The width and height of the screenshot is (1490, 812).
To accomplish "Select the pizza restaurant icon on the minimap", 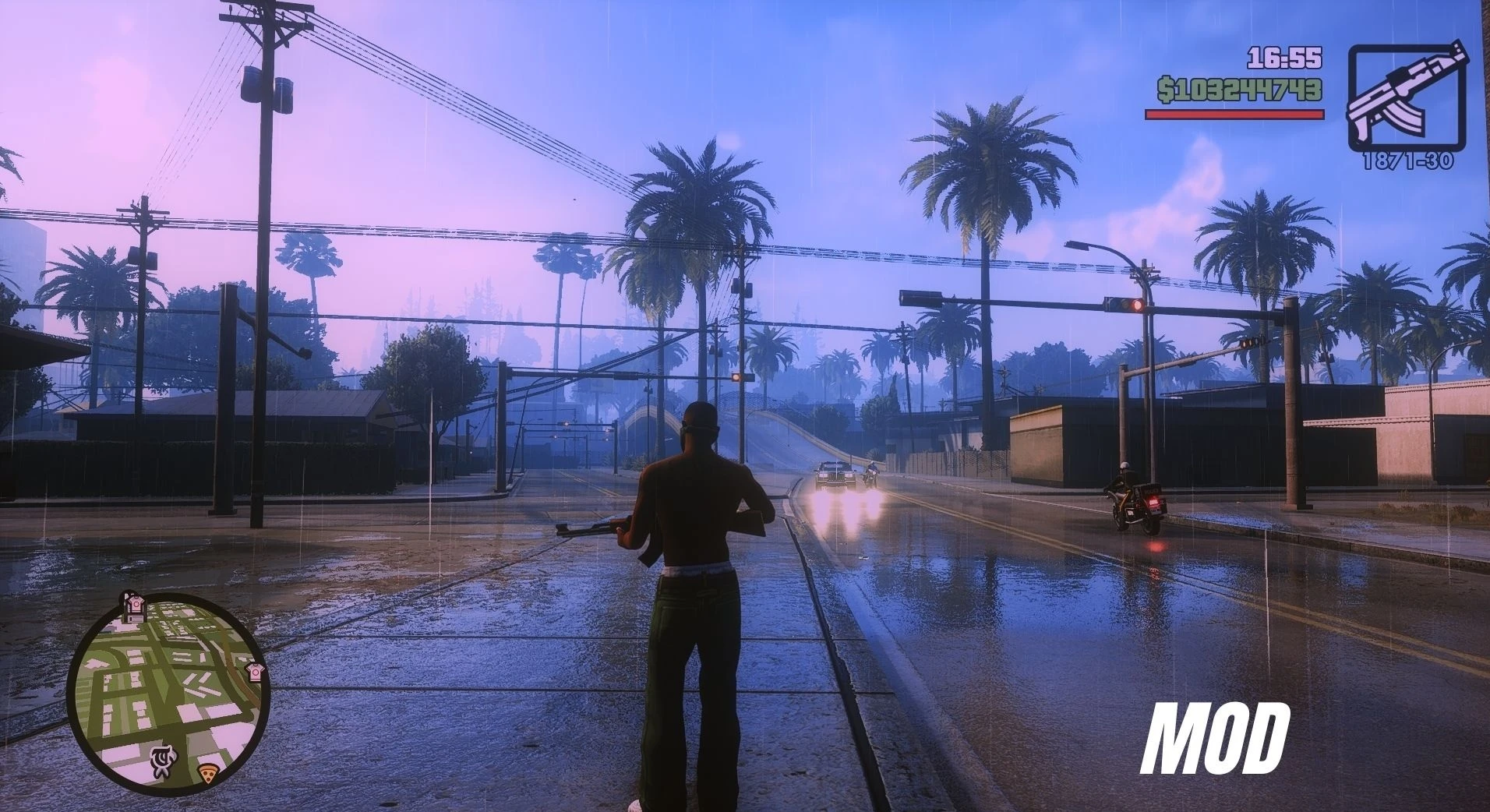I will pyautogui.click(x=207, y=774).
